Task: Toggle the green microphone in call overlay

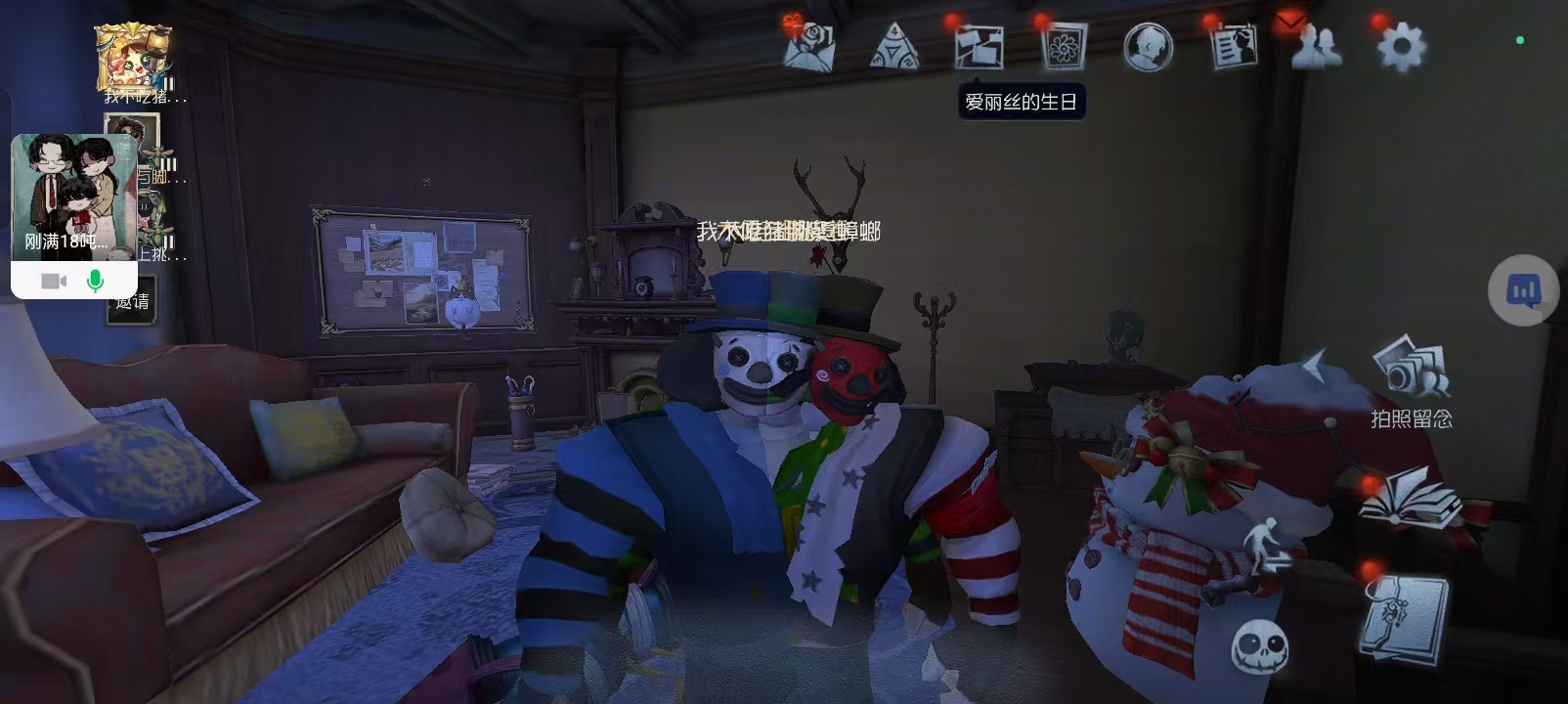Action: click(x=95, y=282)
